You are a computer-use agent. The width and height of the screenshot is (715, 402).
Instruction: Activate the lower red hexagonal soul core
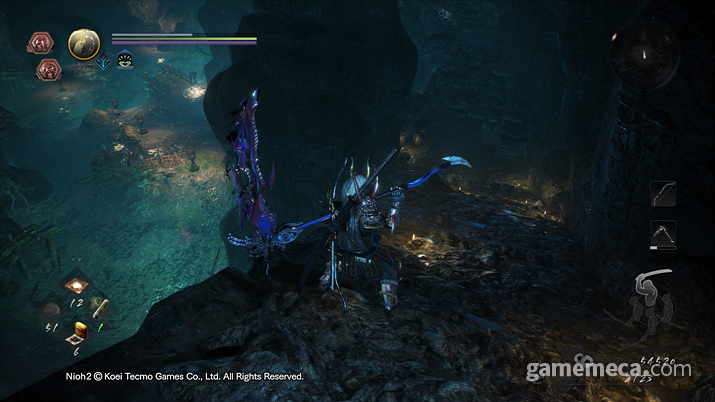46,69
